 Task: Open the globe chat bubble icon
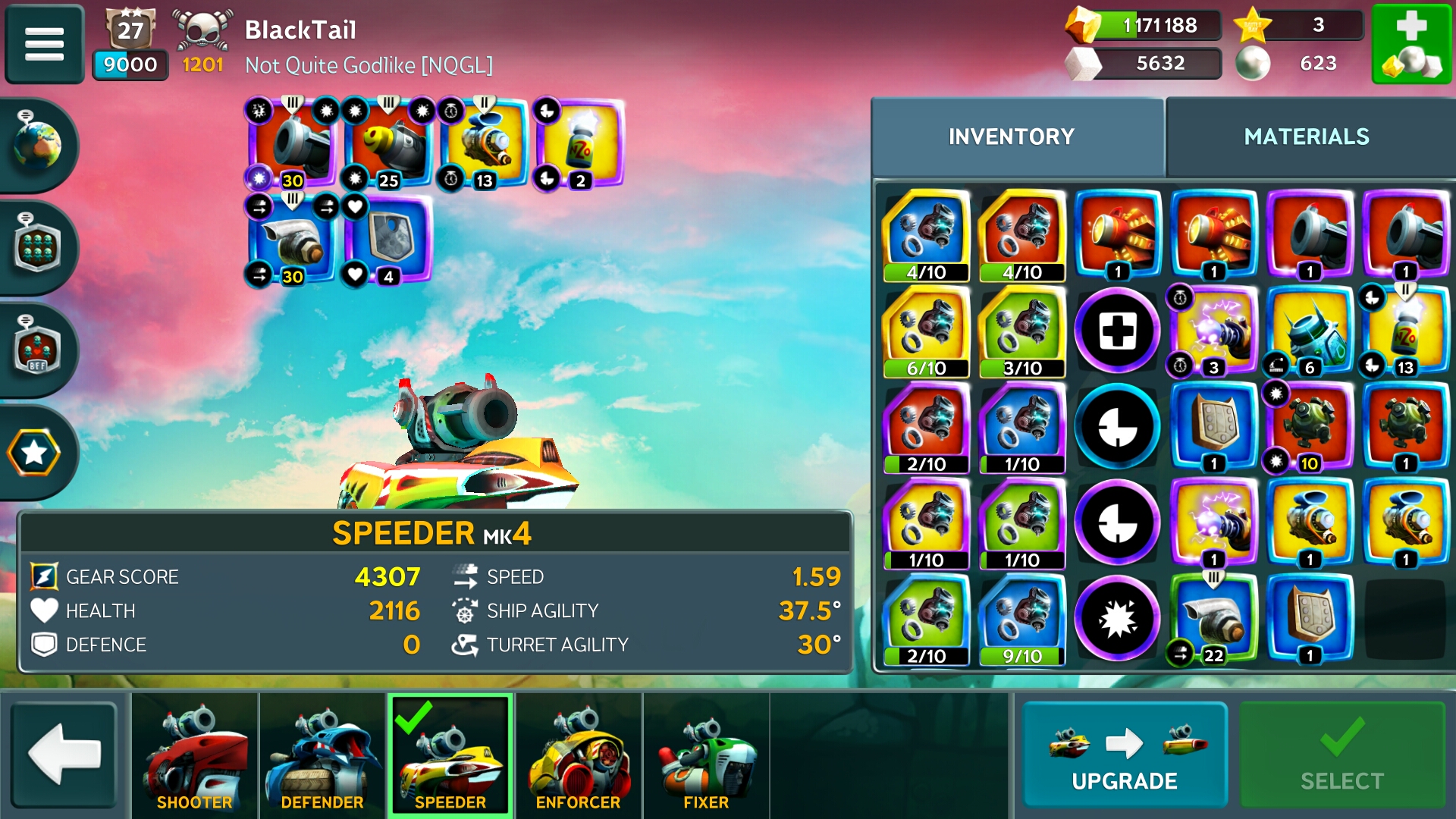pos(36,144)
